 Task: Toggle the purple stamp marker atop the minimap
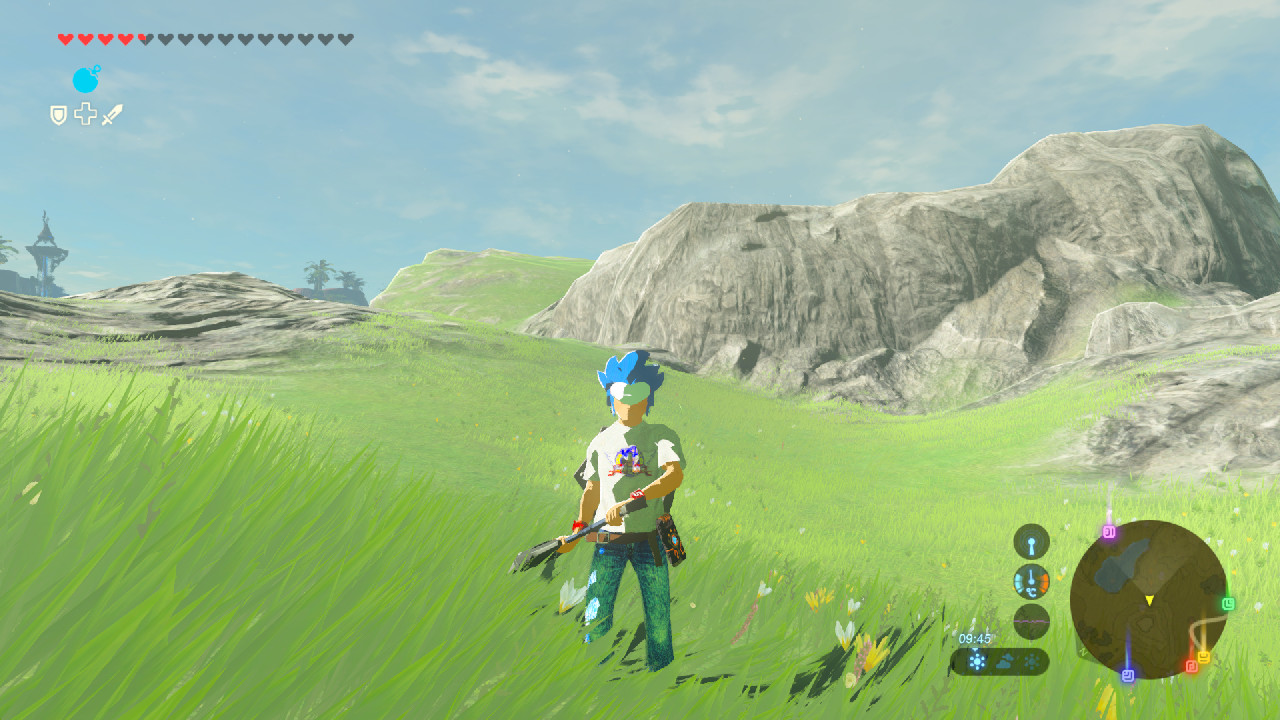pyautogui.click(x=1108, y=532)
